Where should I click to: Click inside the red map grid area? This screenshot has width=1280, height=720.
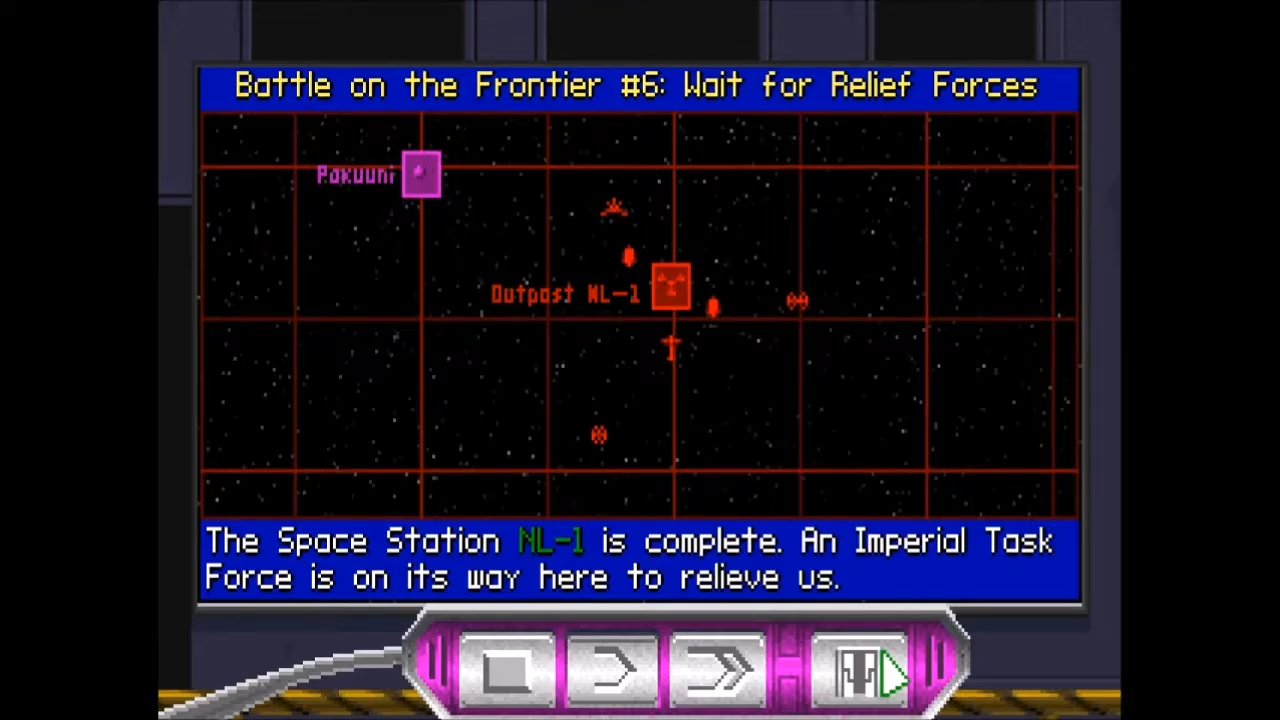coord(350,400)
